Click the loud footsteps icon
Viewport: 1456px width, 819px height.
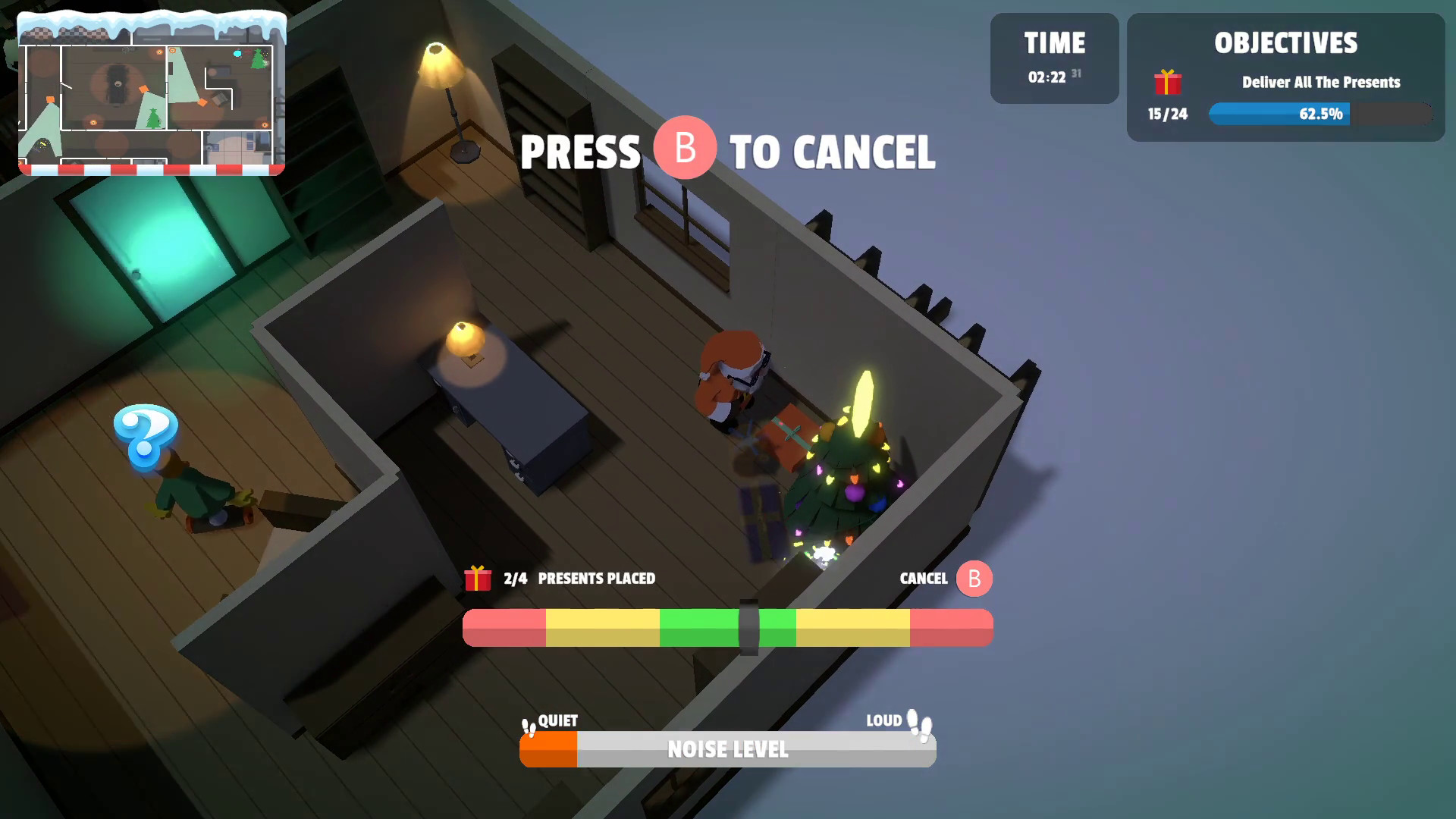pyautogui.click(x=918, y=726)
